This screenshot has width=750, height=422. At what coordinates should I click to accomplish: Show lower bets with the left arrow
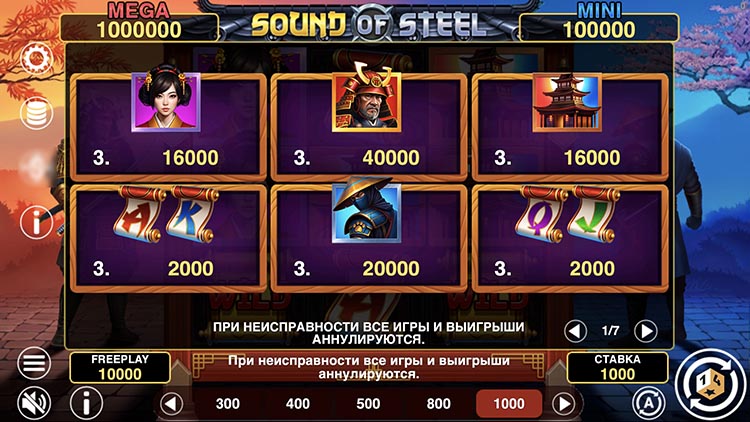point(172,404)
